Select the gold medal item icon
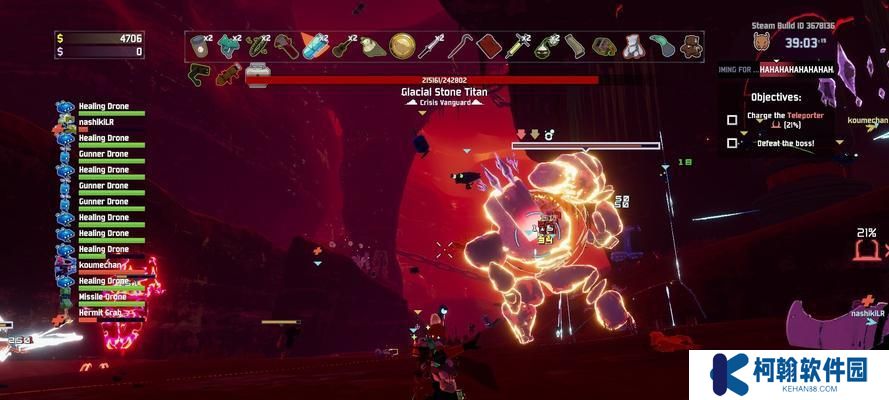The width and height of the screenshot is (889, 400). click(x=403, y=46)
